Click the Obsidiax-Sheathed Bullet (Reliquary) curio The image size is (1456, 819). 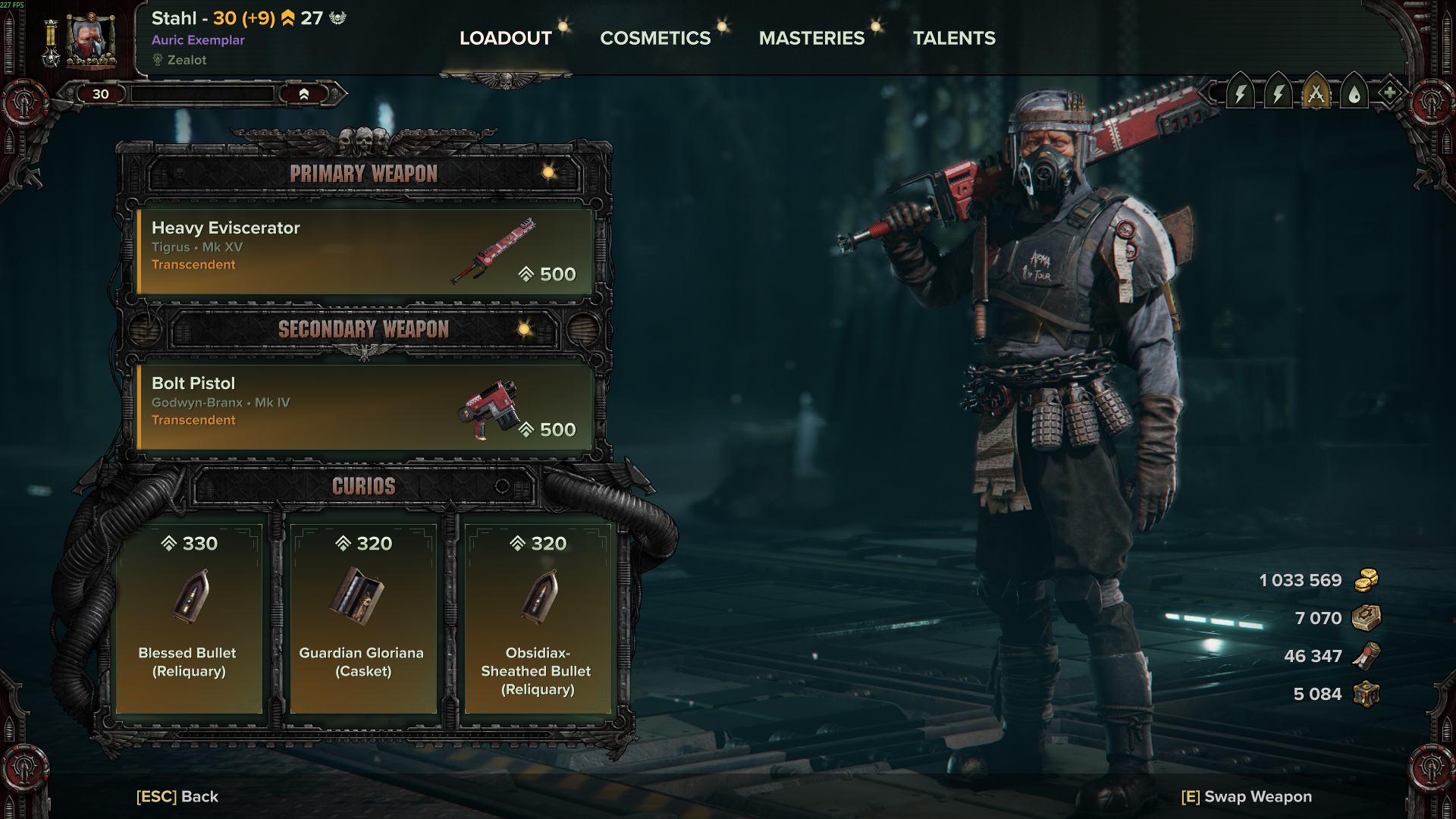coord(538,617)
